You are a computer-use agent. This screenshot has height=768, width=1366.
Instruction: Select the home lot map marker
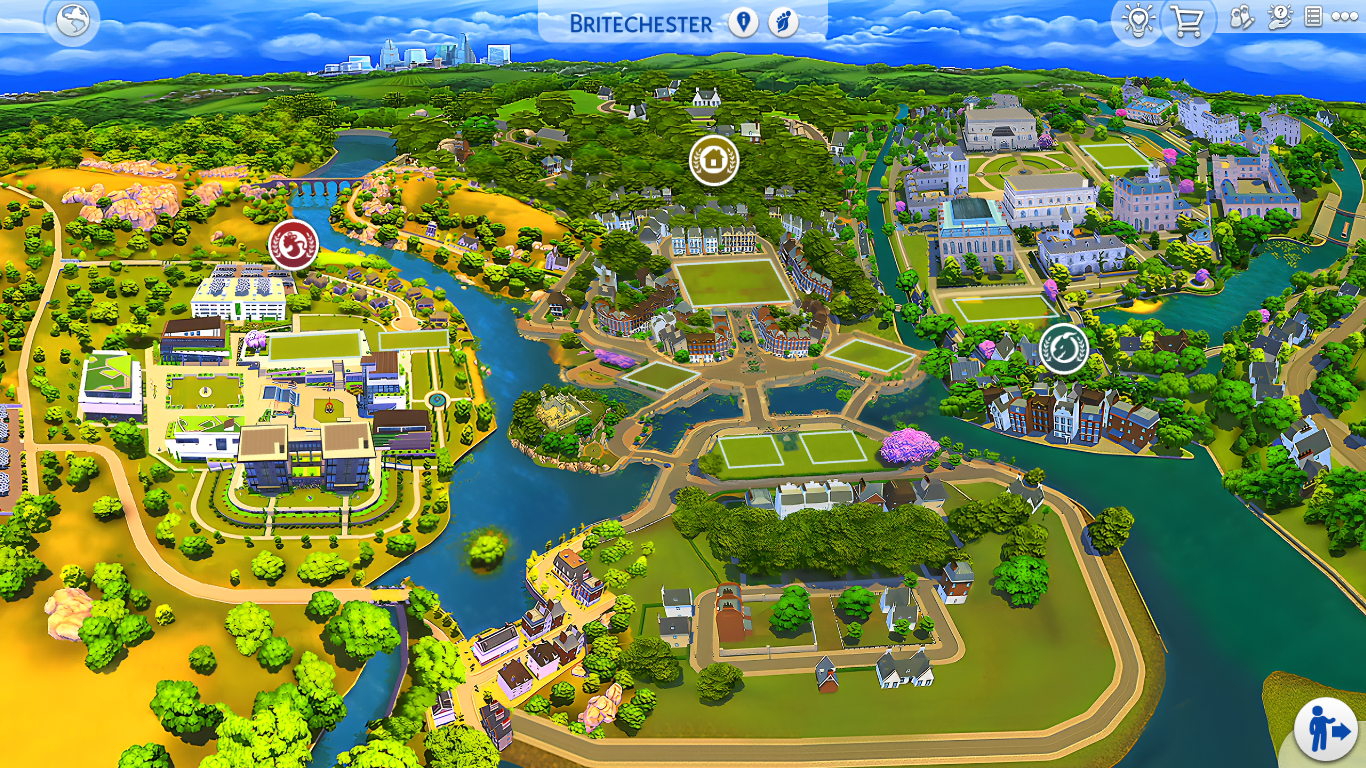(714, 160)
